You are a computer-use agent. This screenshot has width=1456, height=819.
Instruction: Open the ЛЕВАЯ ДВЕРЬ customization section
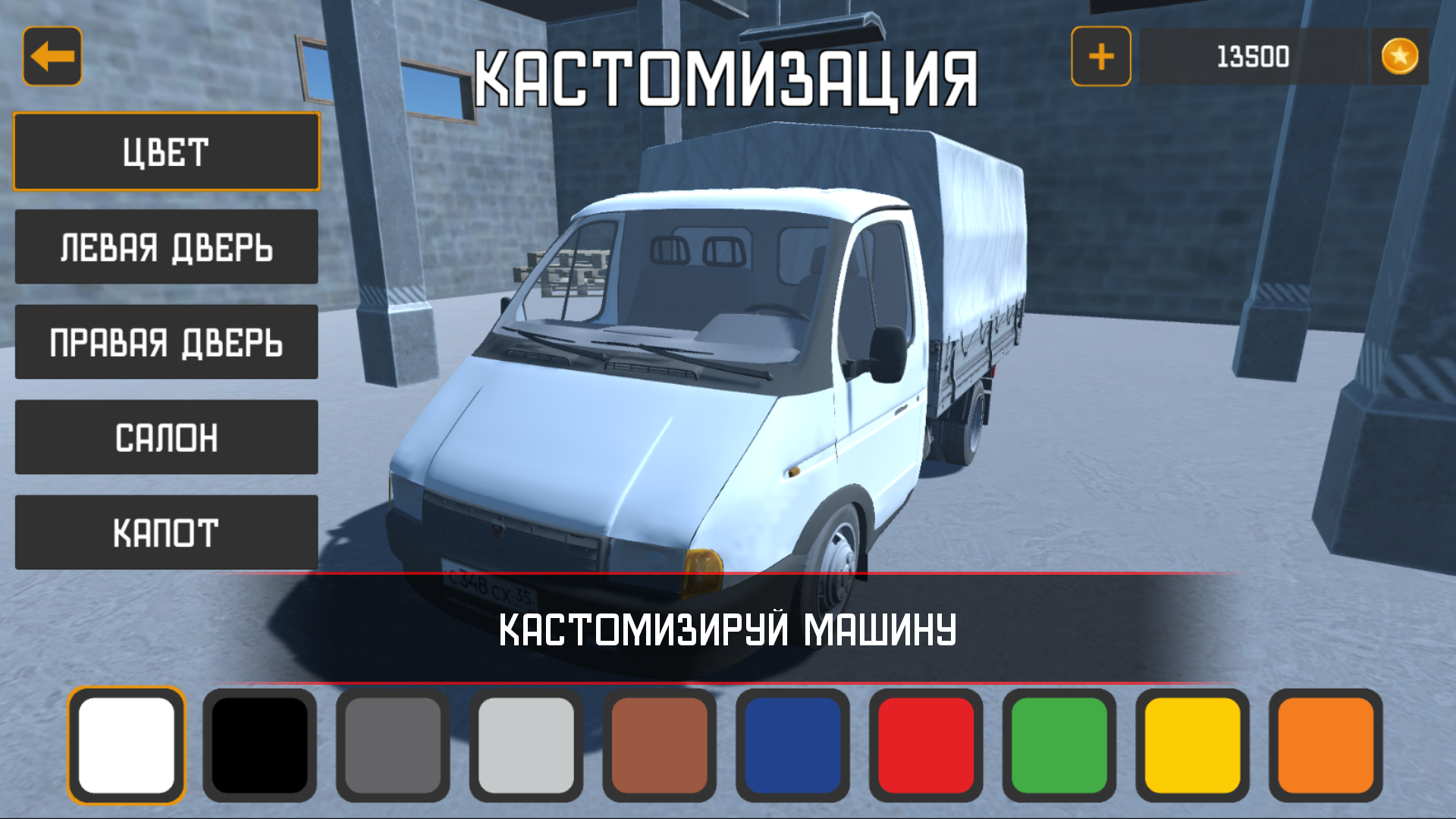(x=166, y=246)
